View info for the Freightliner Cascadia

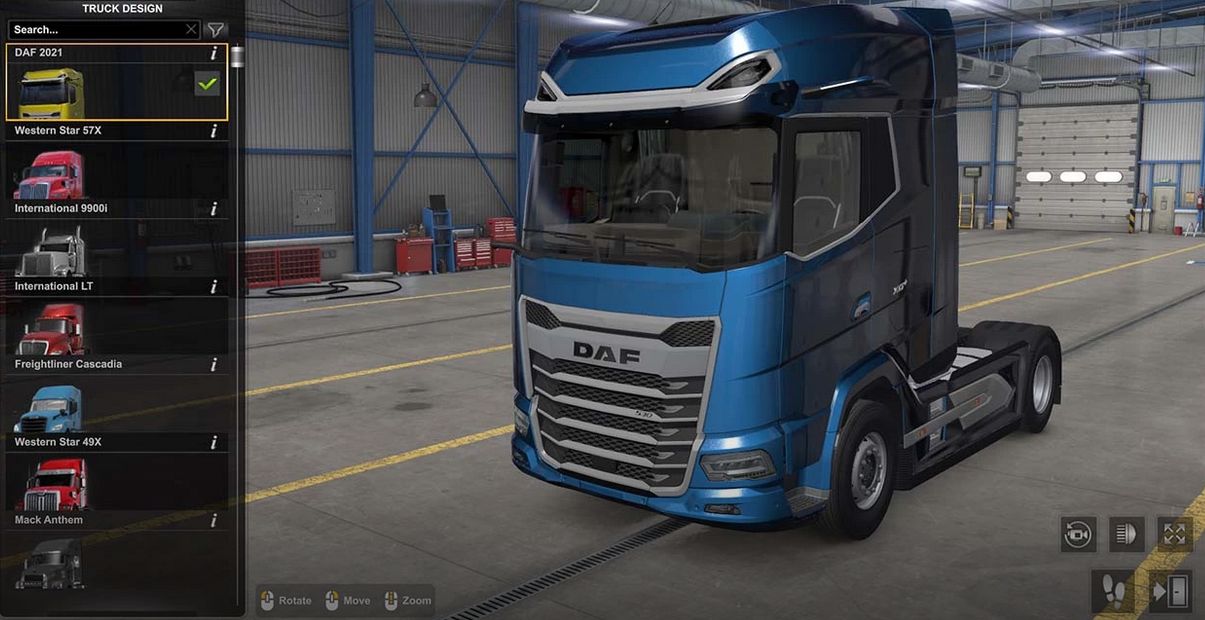coord(214,365)
